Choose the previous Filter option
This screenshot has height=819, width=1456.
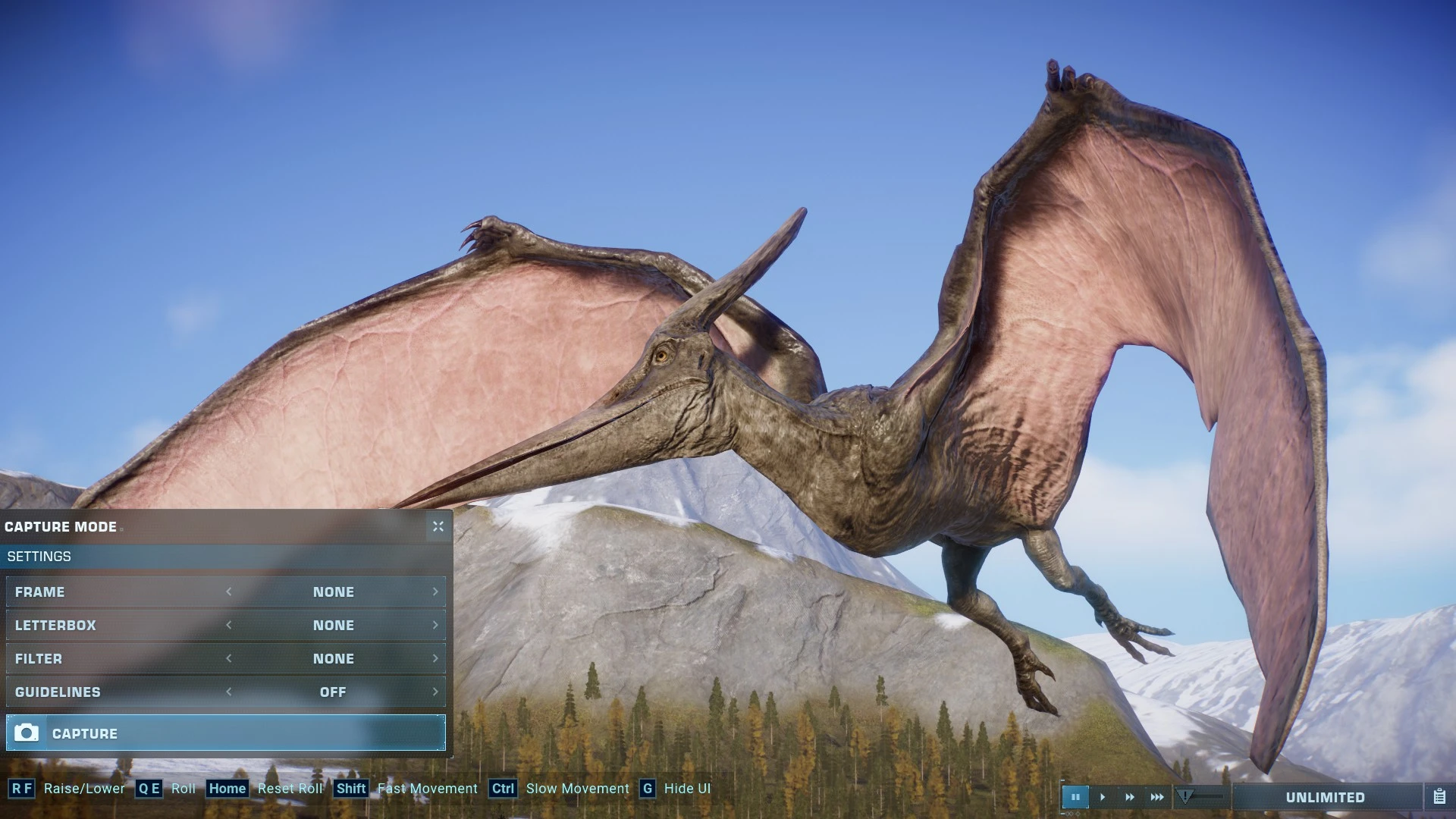(229, 659)
